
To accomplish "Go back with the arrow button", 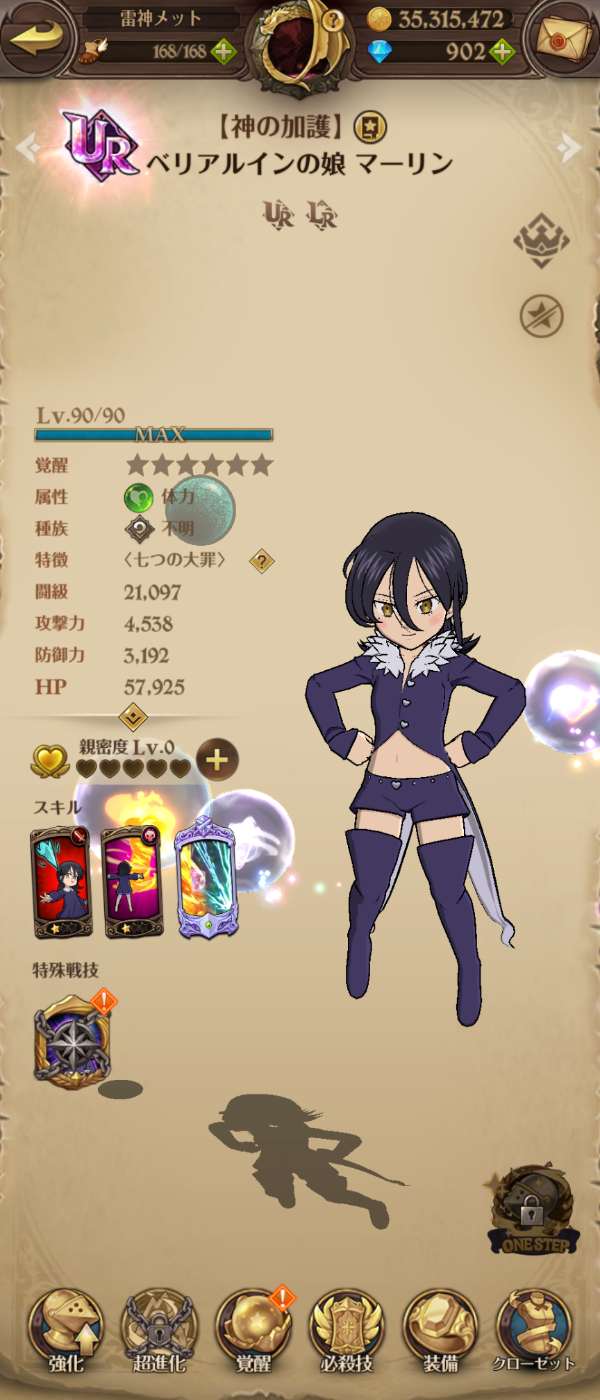I will [37, 37].
